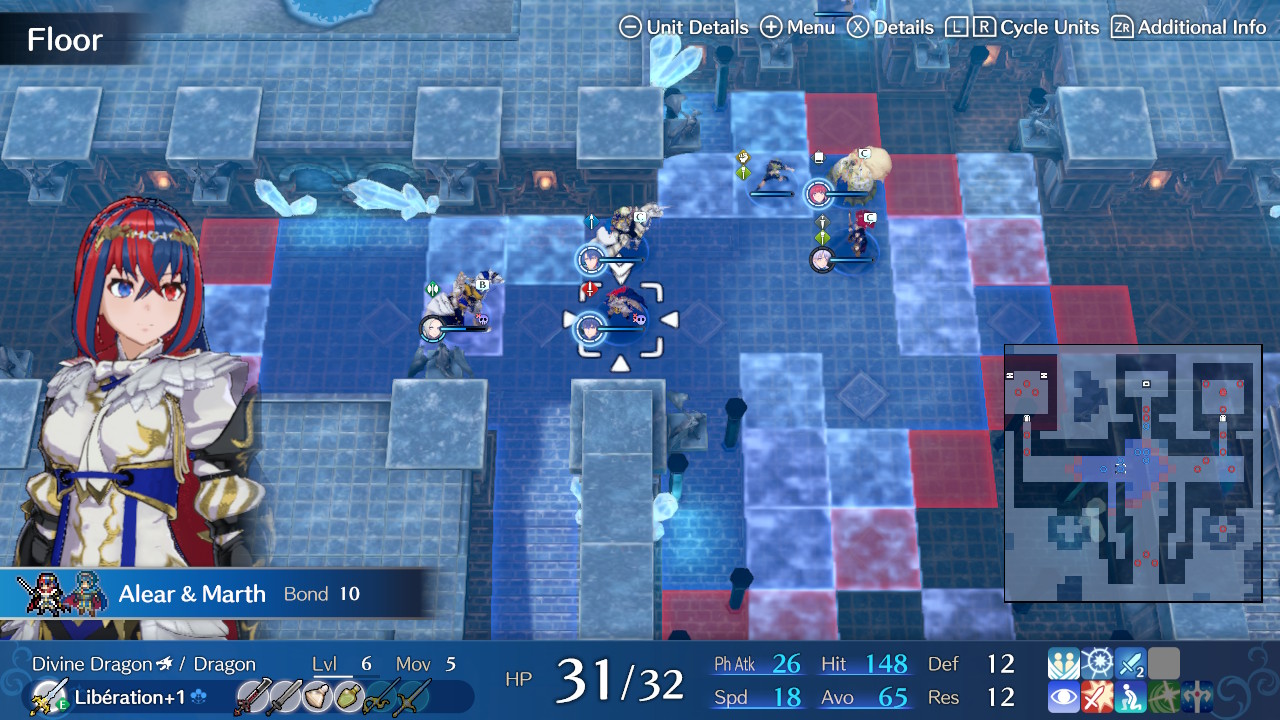Inspect the dark blue emblem sword icon

(1196, 697)
